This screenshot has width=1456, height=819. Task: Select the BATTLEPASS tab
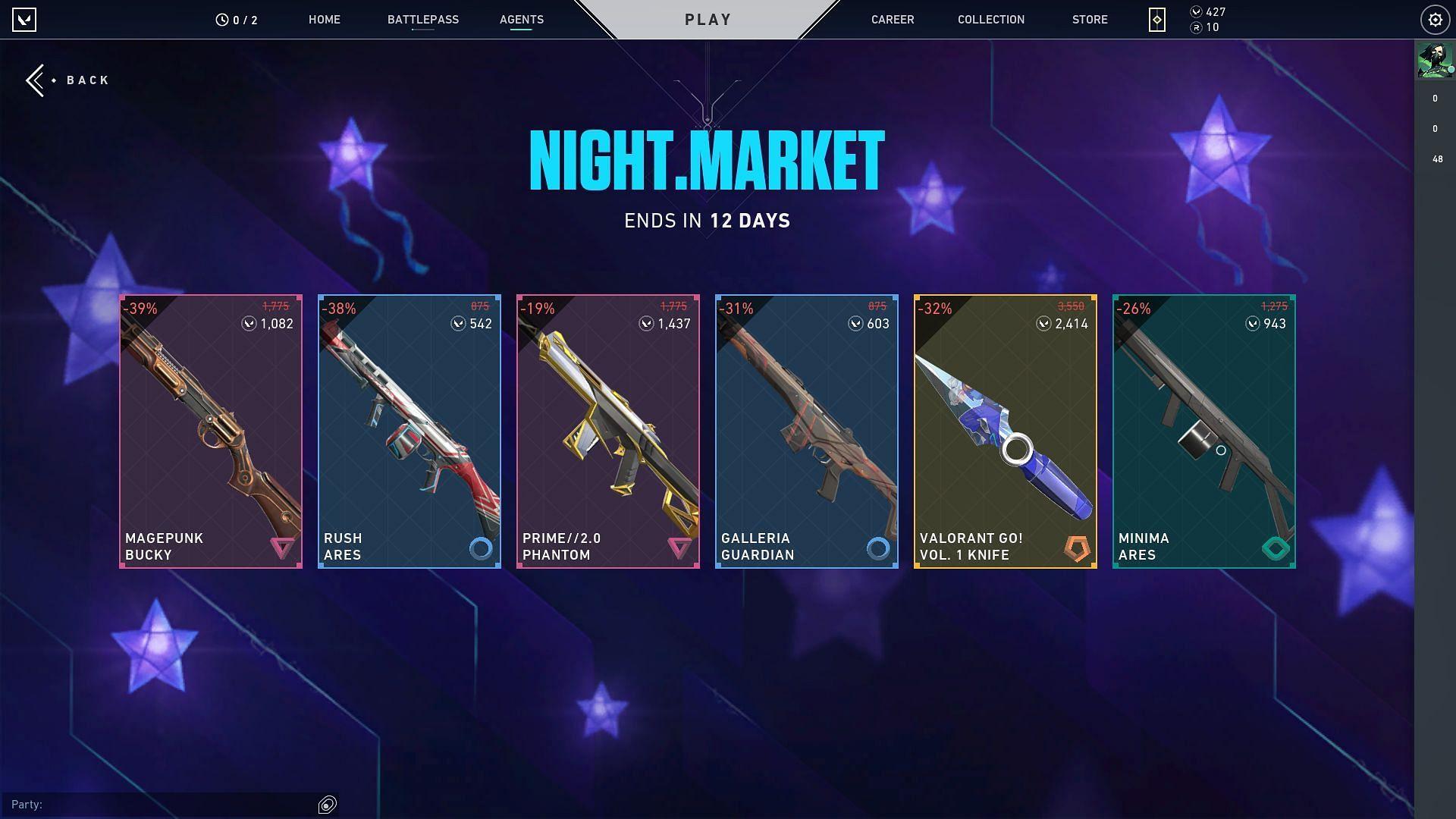(x=422, y=20)
